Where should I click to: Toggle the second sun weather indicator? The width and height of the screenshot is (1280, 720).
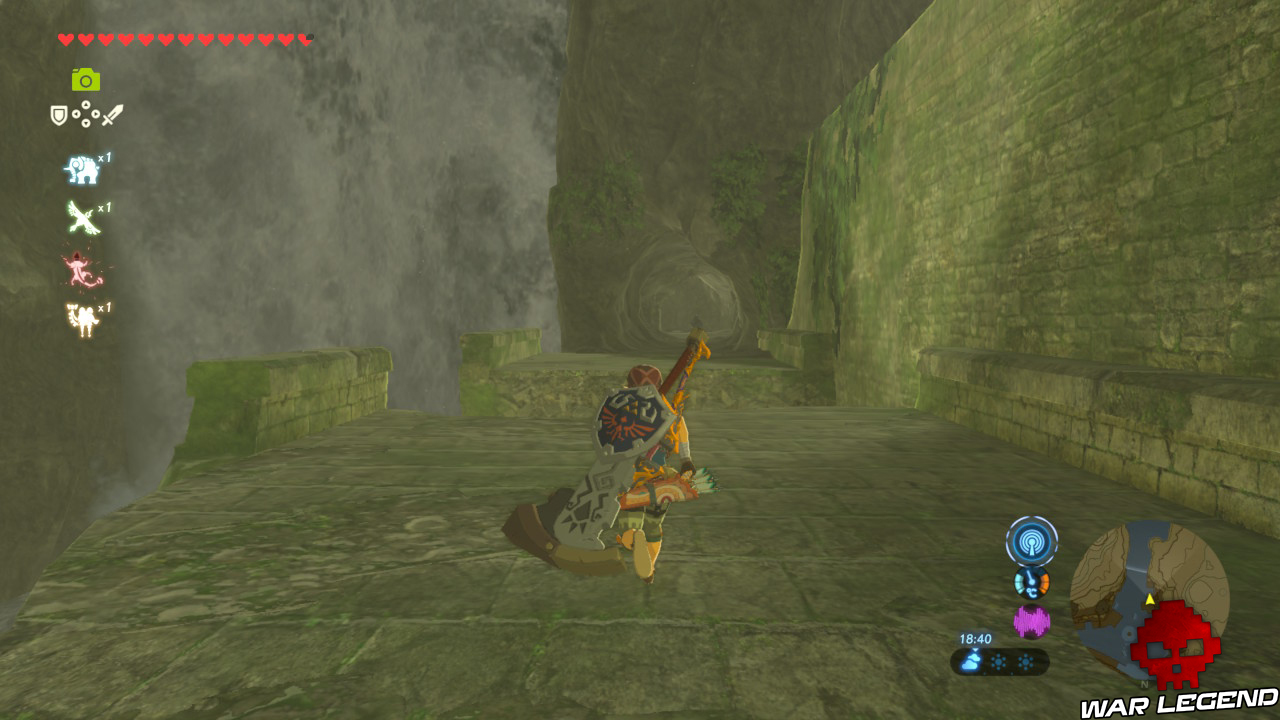pyautogui.click(x=1026, y=661)
